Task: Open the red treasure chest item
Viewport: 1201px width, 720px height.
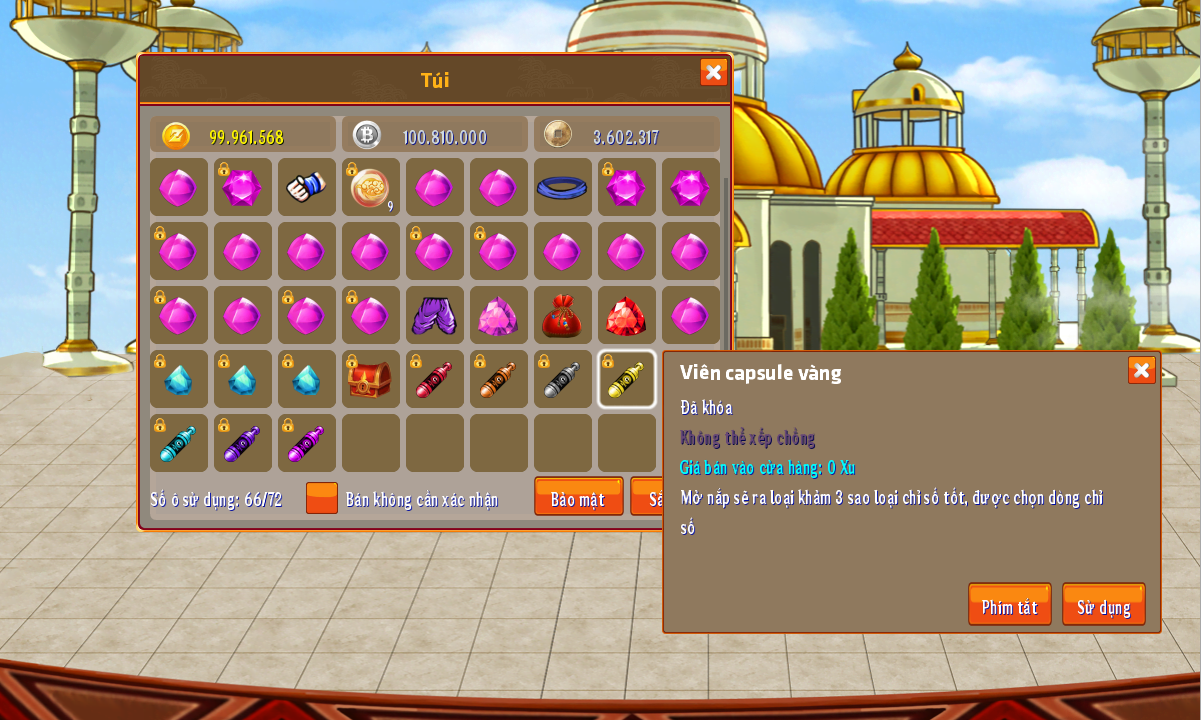Action: tap(370, 379)
